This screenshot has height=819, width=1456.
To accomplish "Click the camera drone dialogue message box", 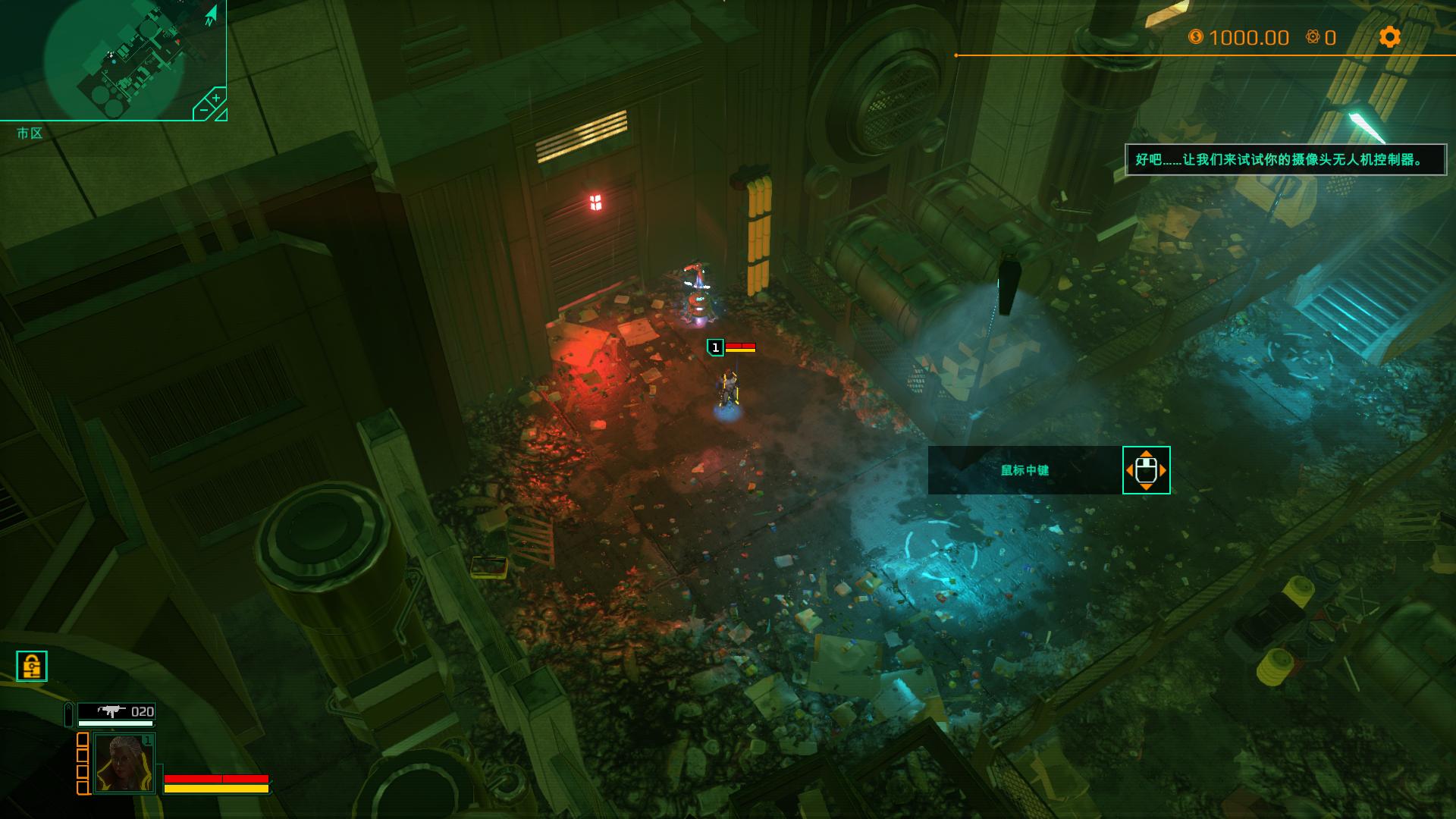I will pyautogui.click(x=1285, y=160).
